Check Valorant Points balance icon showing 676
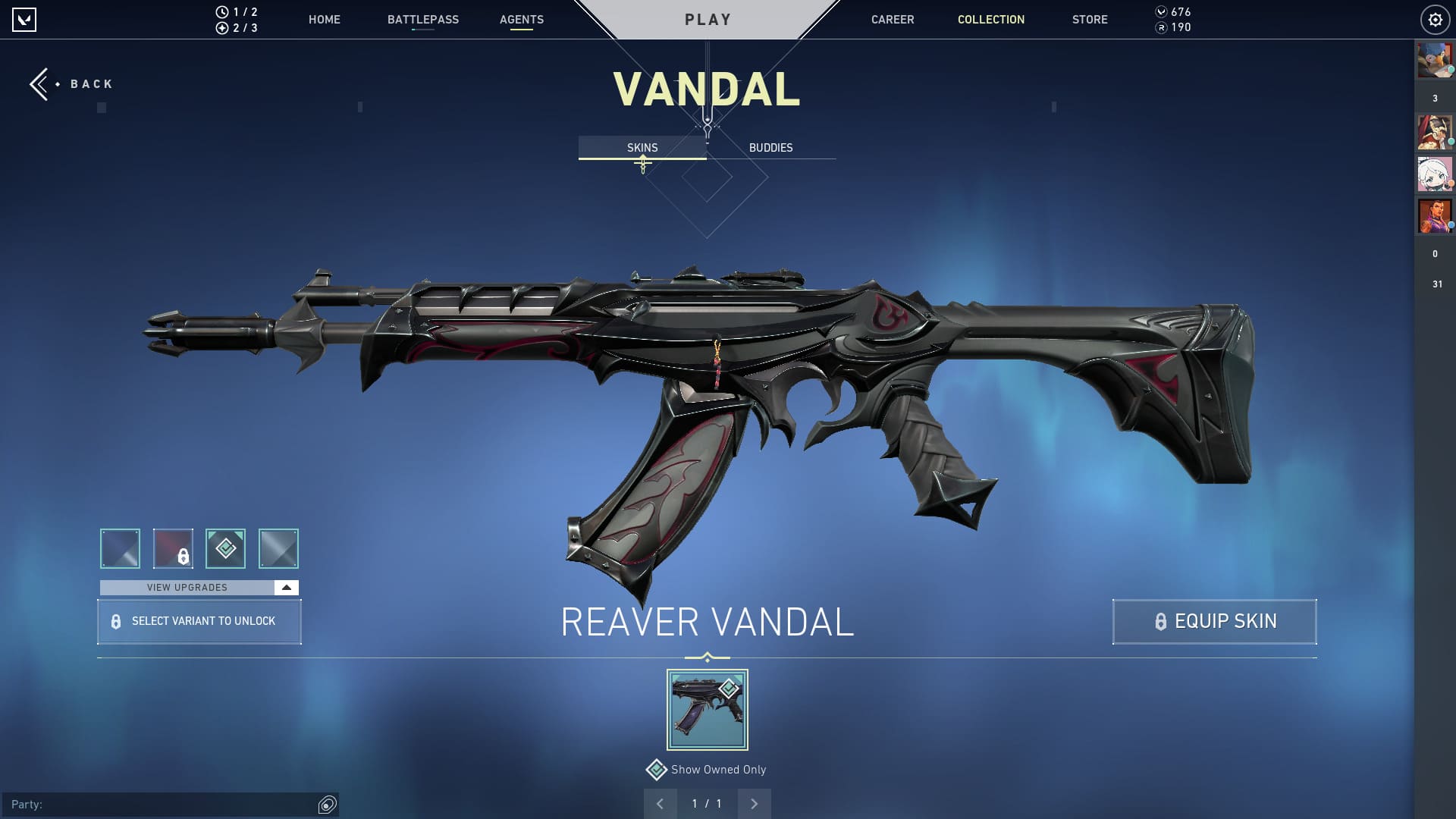The height and width of the screenshot is (819, 1456). [x=1161, y=12]
